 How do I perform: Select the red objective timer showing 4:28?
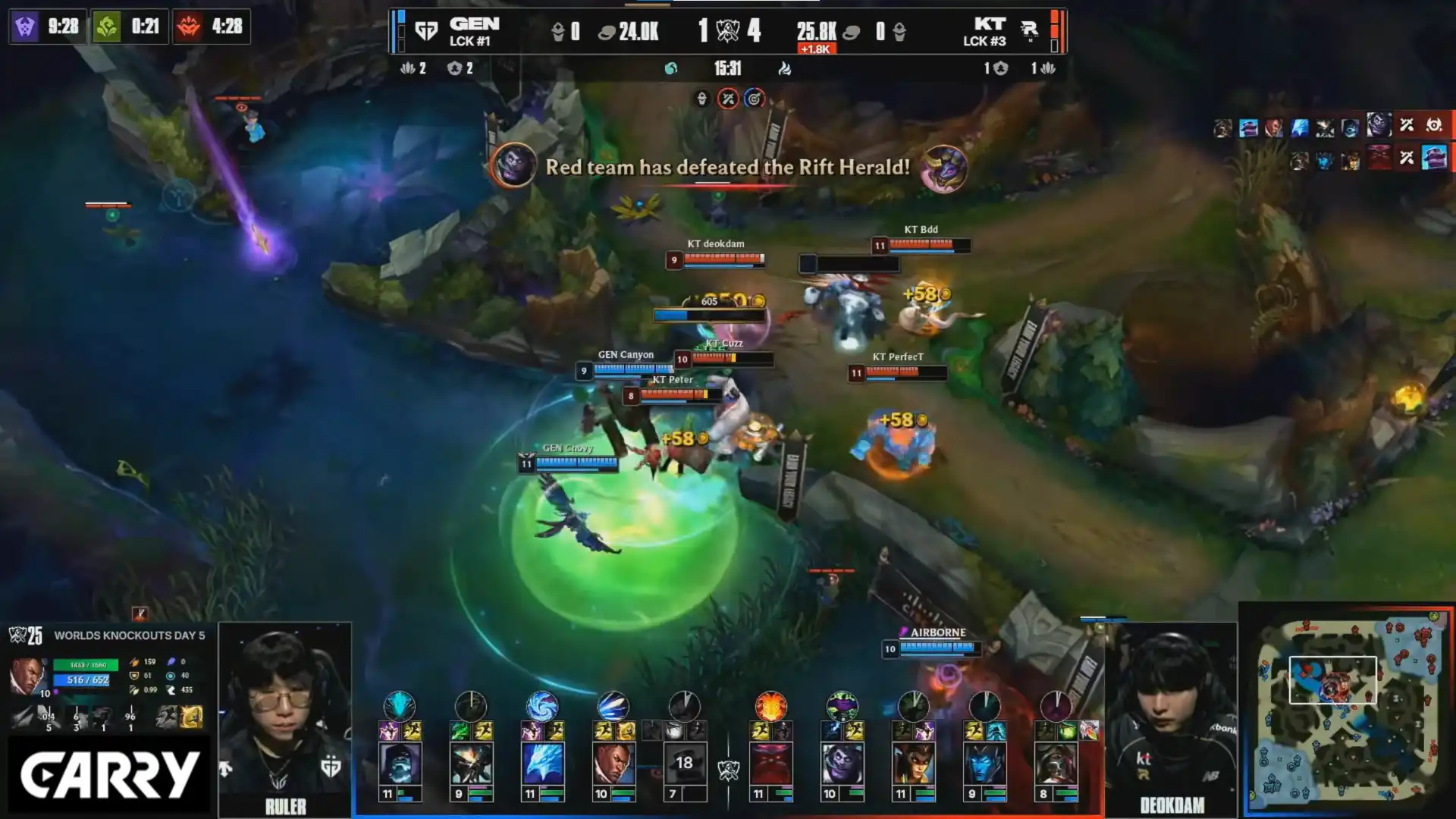click(x=212, y=27)
